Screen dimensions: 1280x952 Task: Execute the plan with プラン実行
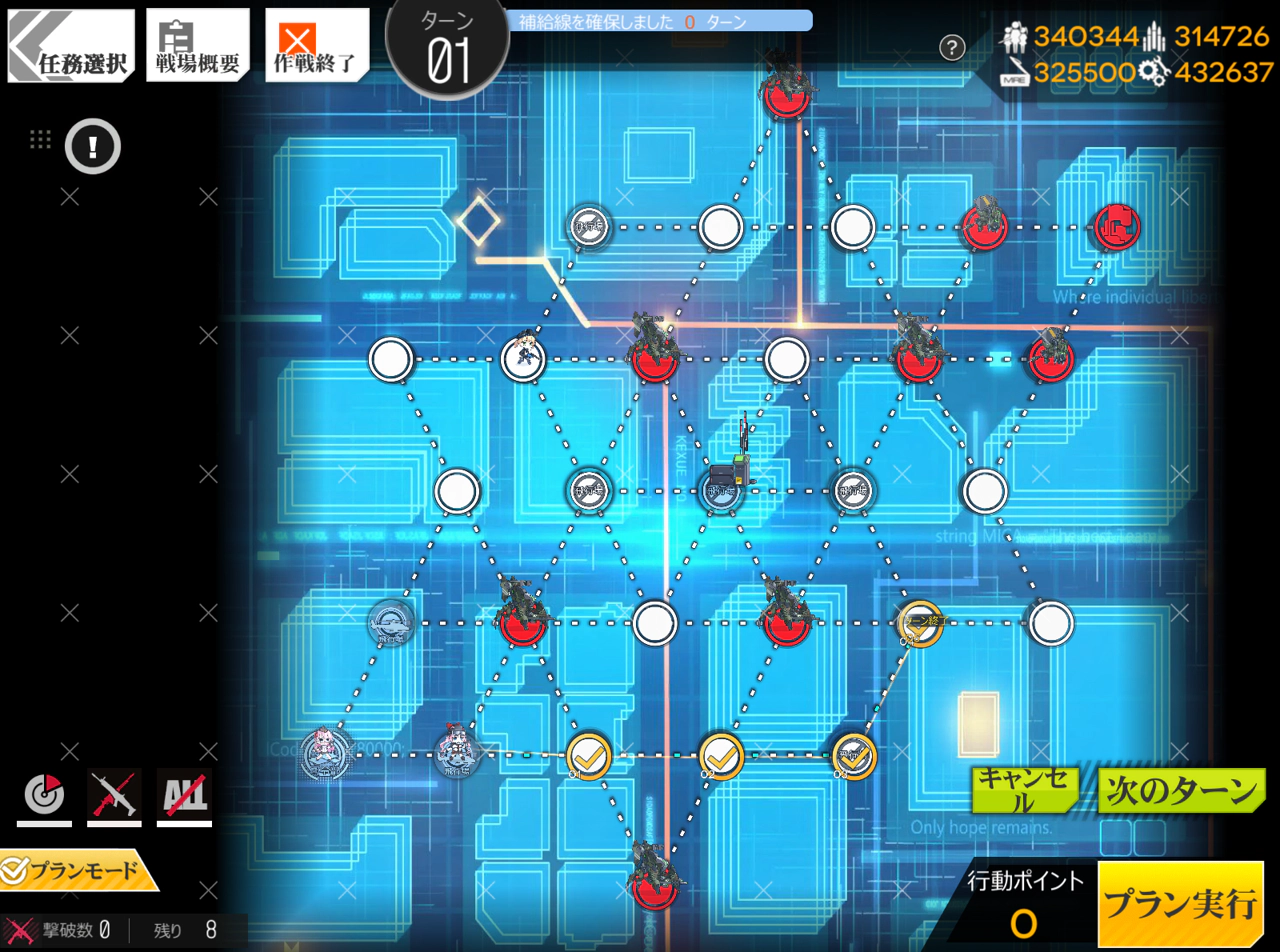click(x=1180, y=904)
